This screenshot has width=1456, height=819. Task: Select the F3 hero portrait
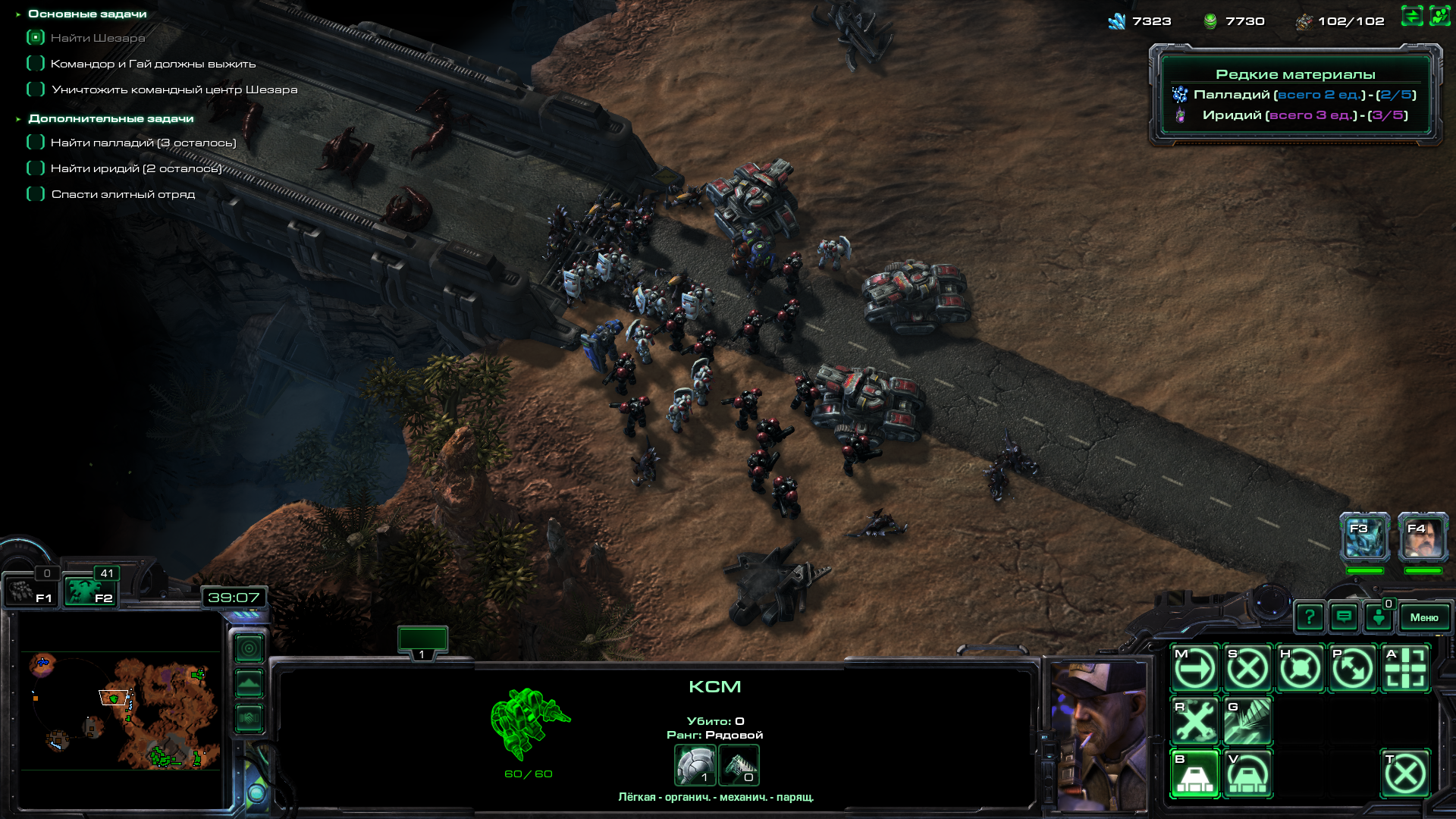[1365, 537]
